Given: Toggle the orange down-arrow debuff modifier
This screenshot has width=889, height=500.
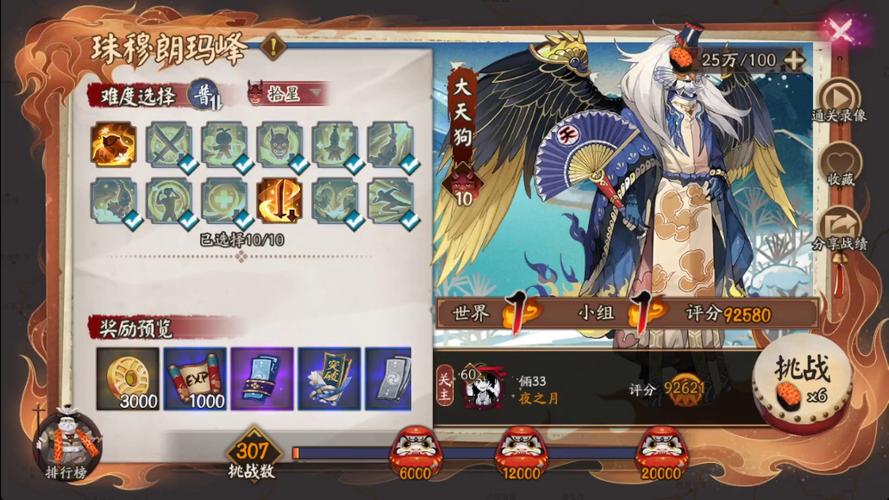Looking at the screenshot, I should click(x=278, y=200).
